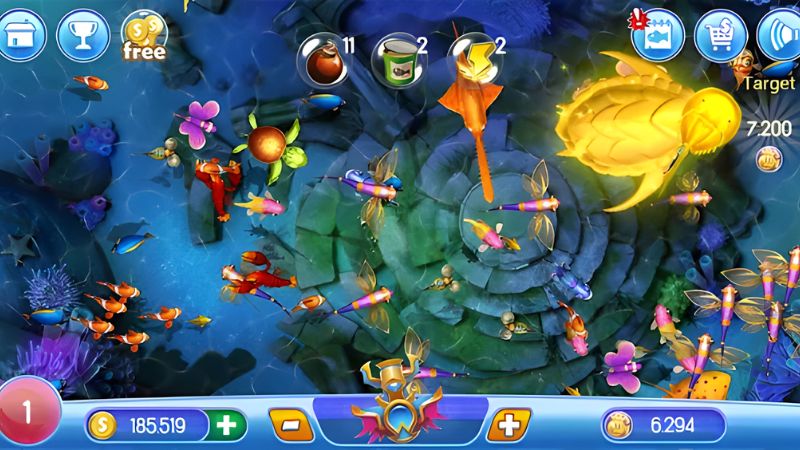
Task: Decrease cannon bet with minus button
Action: point(290,425)
